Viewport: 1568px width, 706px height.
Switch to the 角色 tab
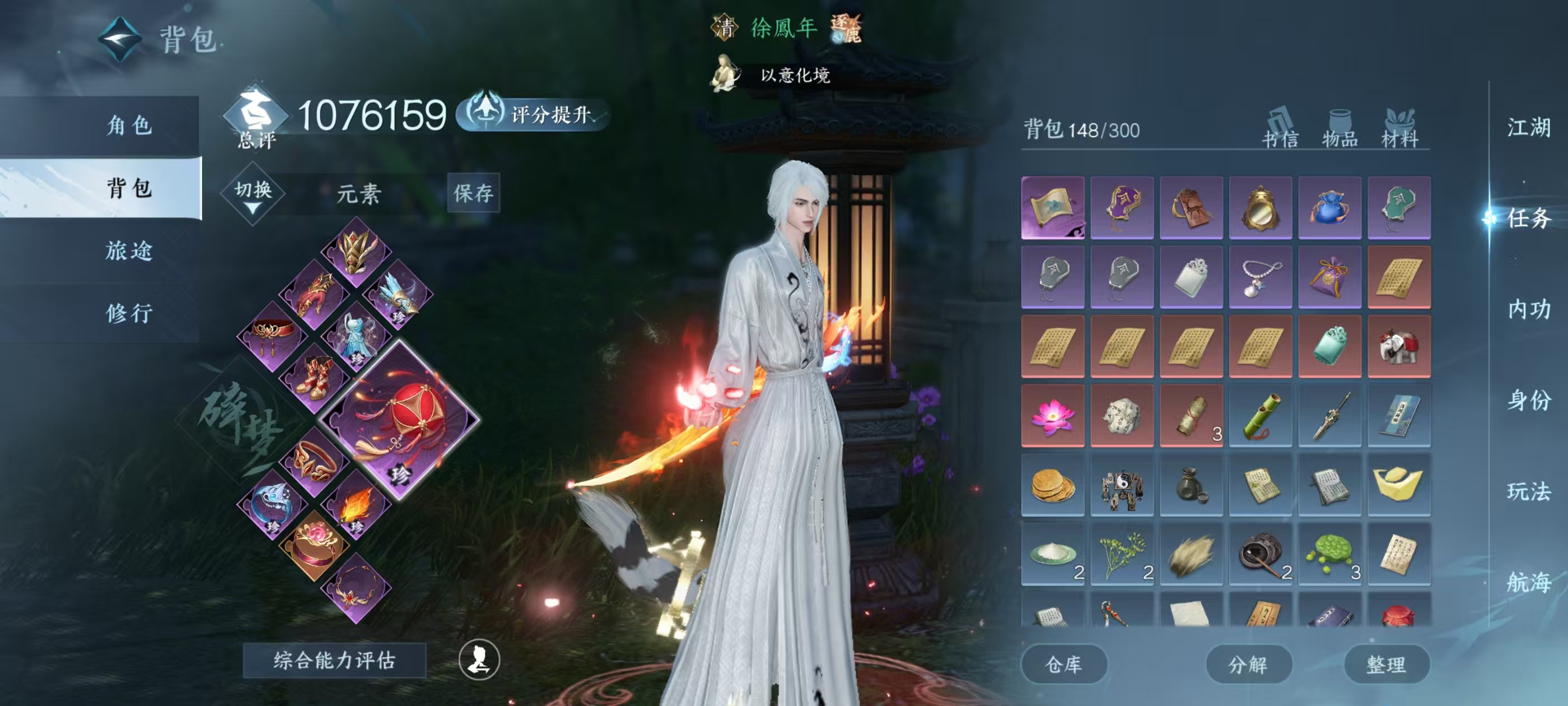129,126
